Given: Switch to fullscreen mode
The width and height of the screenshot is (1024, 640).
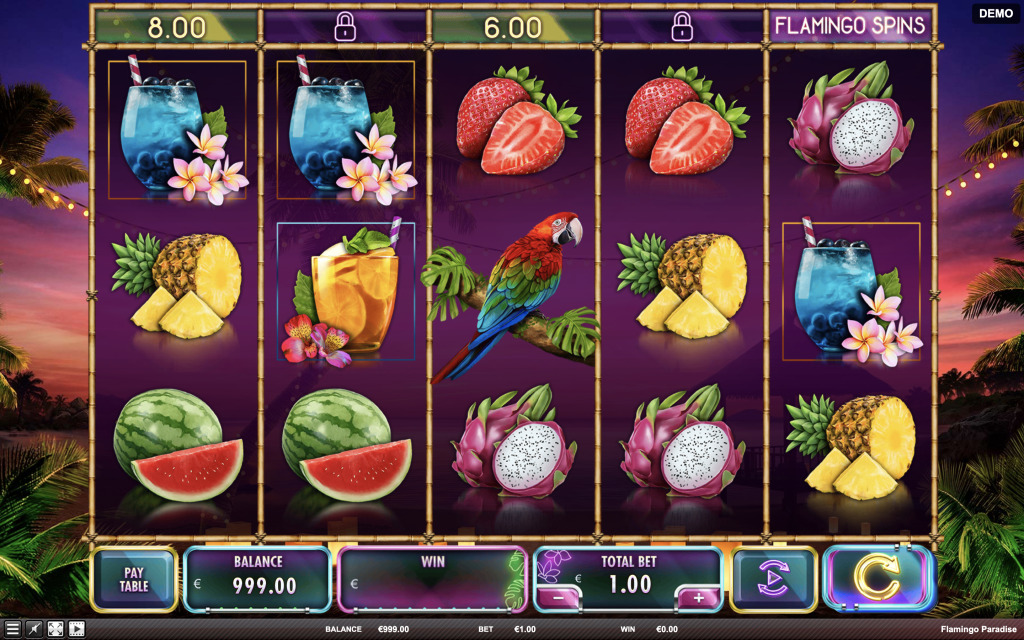Looking at the screenshot, I should (x=55, y=629).
